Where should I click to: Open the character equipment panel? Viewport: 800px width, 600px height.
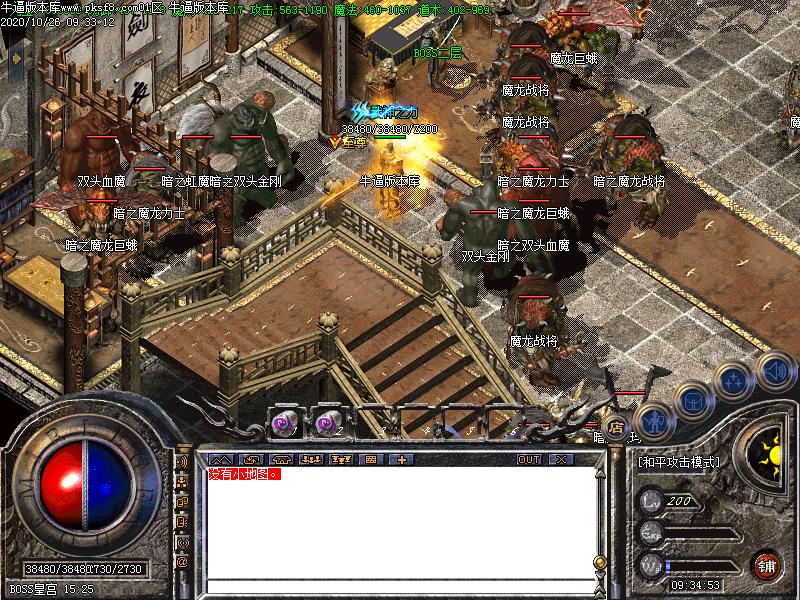click(653, 421)
